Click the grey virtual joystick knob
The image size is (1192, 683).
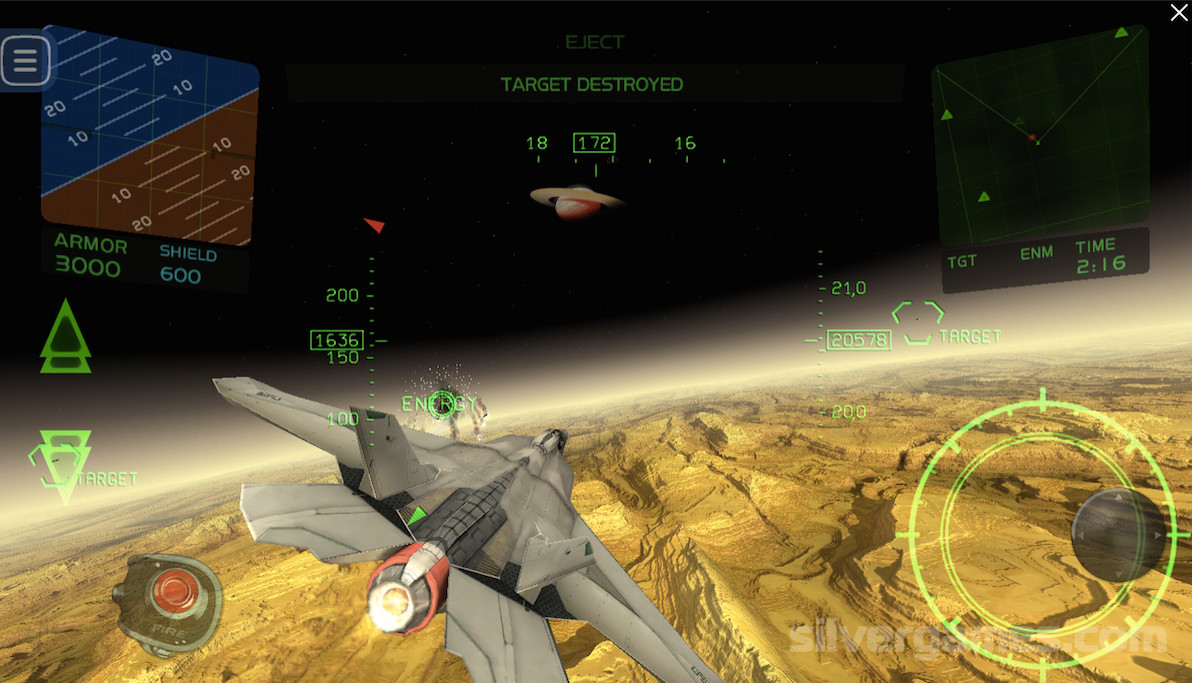1118,535
